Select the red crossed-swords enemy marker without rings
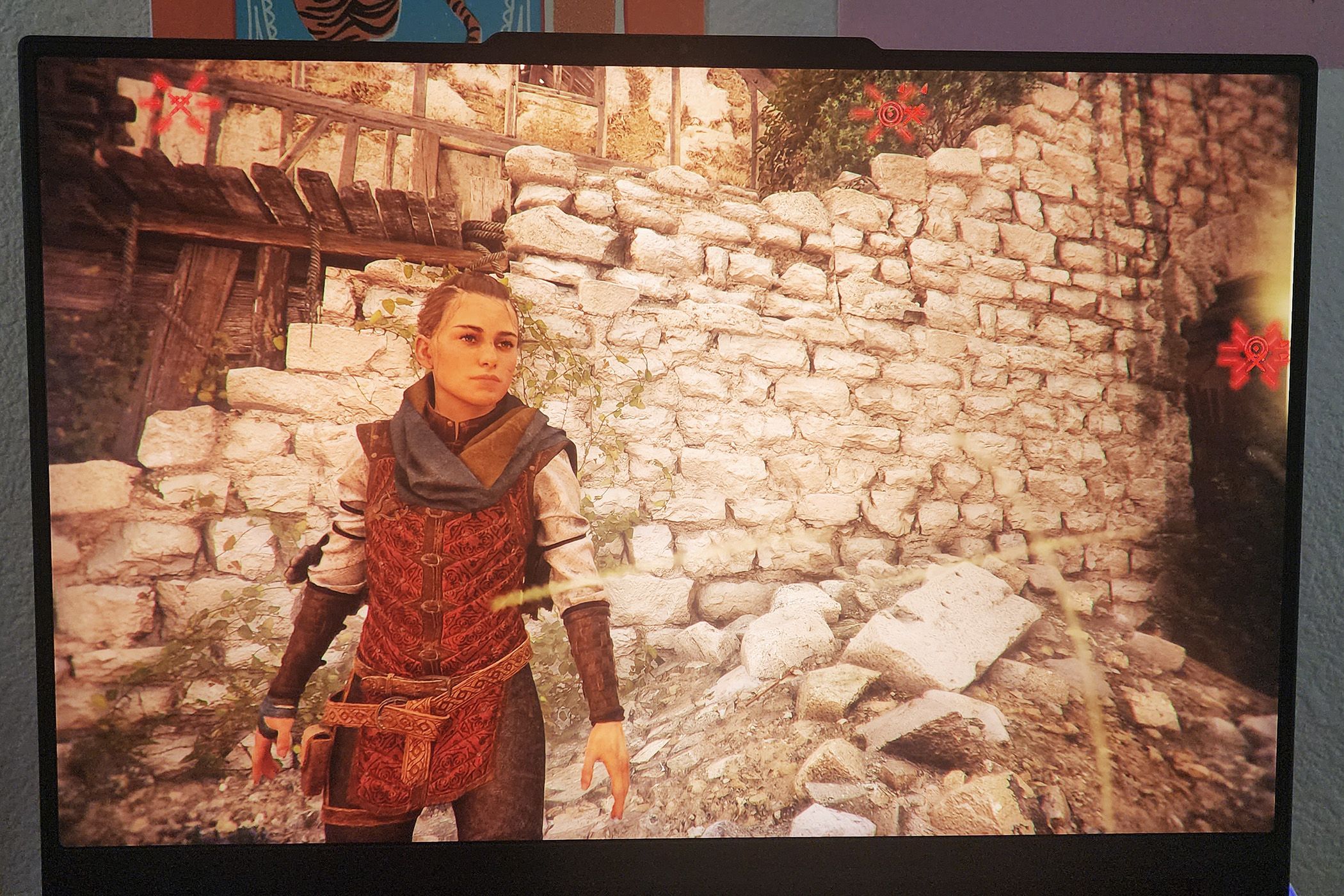 181,102
